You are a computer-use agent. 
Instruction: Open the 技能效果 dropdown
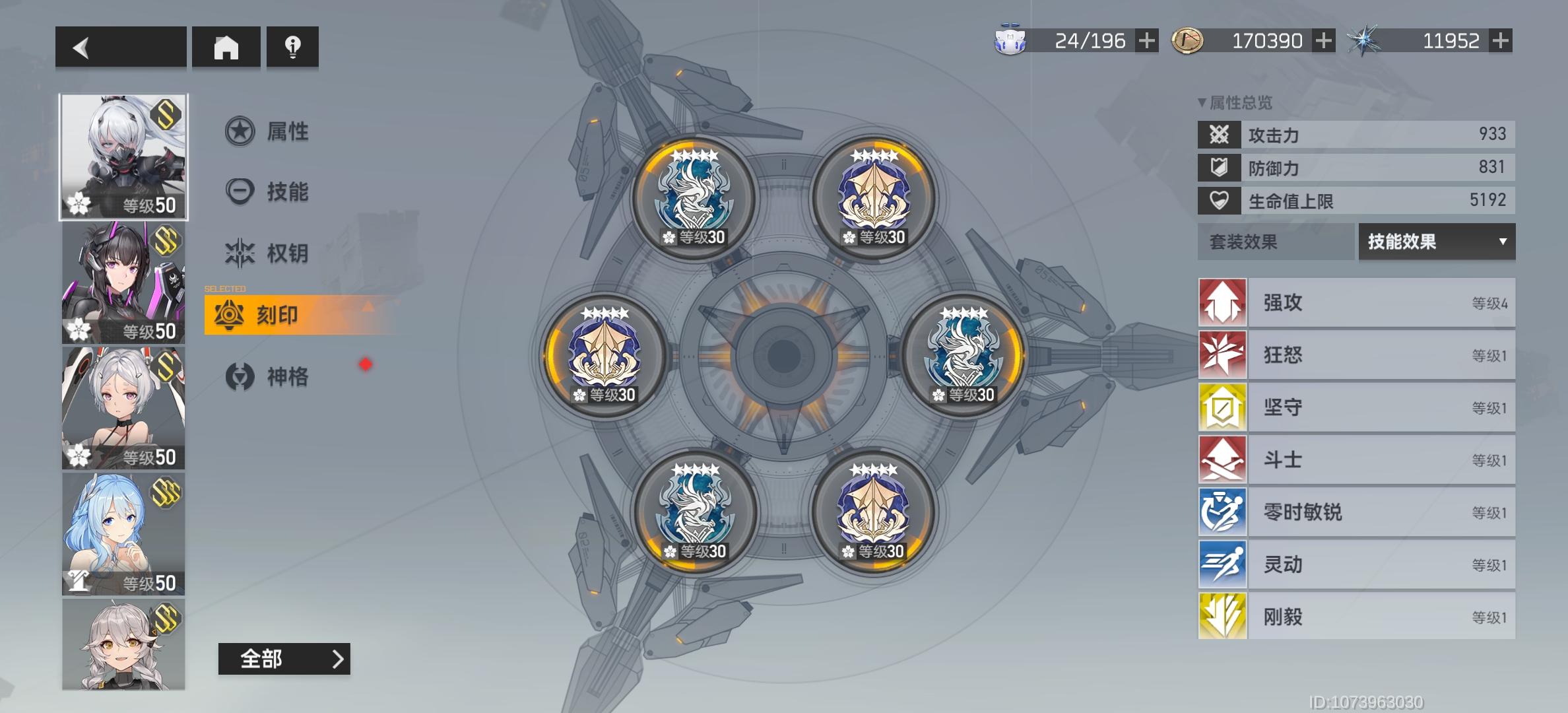1436,243
